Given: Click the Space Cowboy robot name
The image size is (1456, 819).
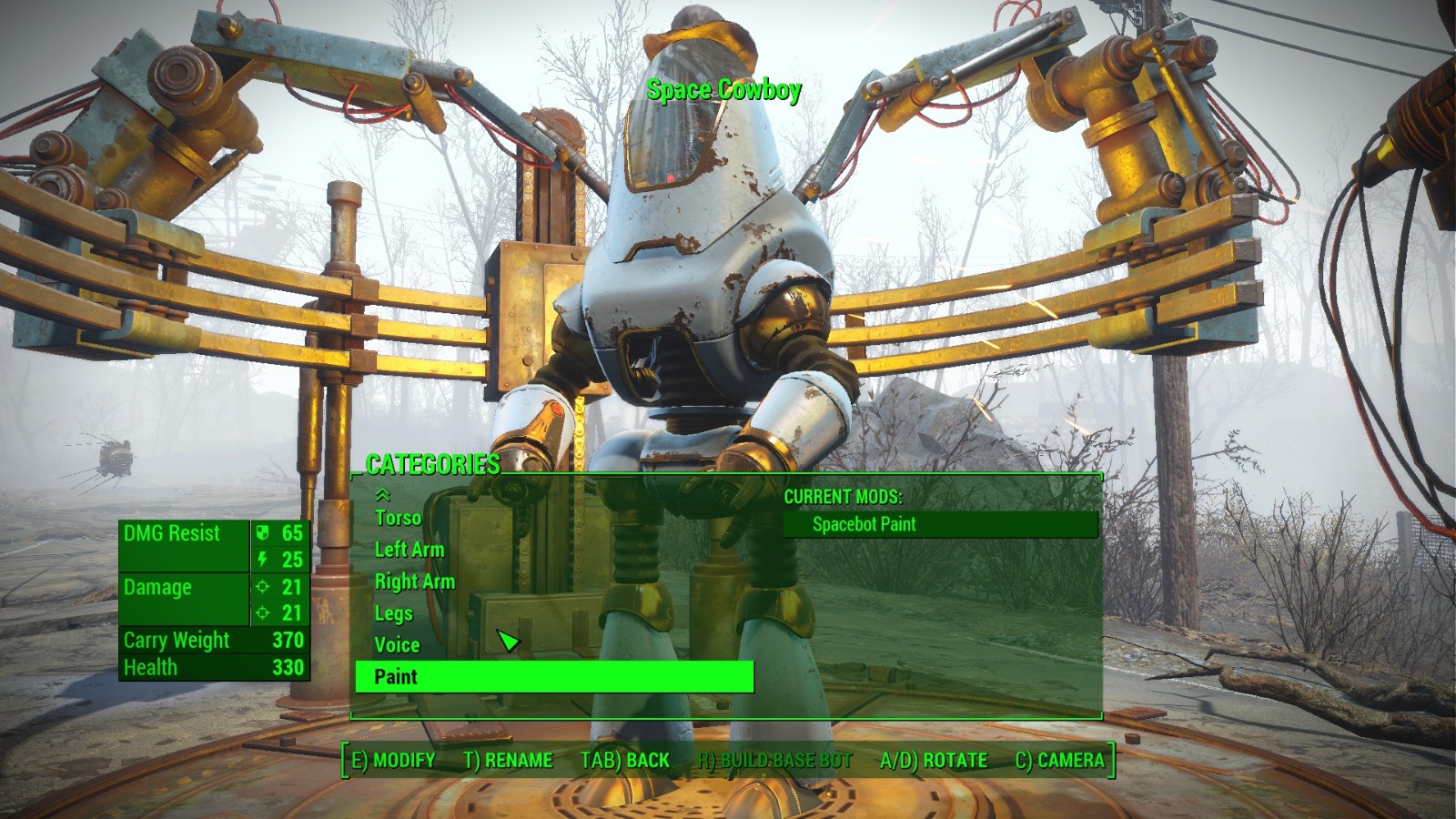Looking at the screenshot, I should pyautogui.click(x=724, y=90).
